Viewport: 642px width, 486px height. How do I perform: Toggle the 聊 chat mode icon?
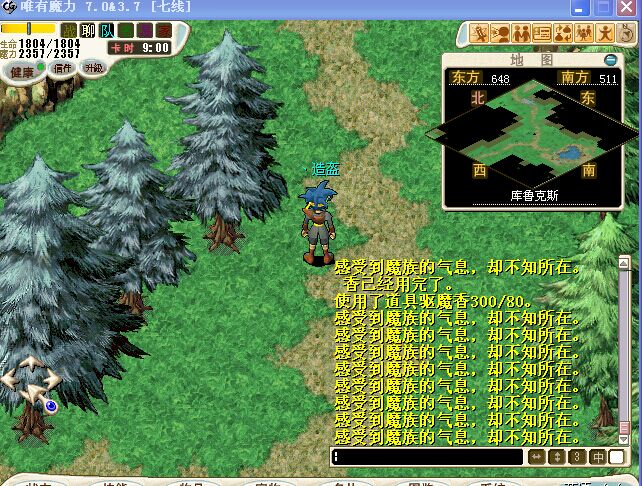tap(88, 30)
